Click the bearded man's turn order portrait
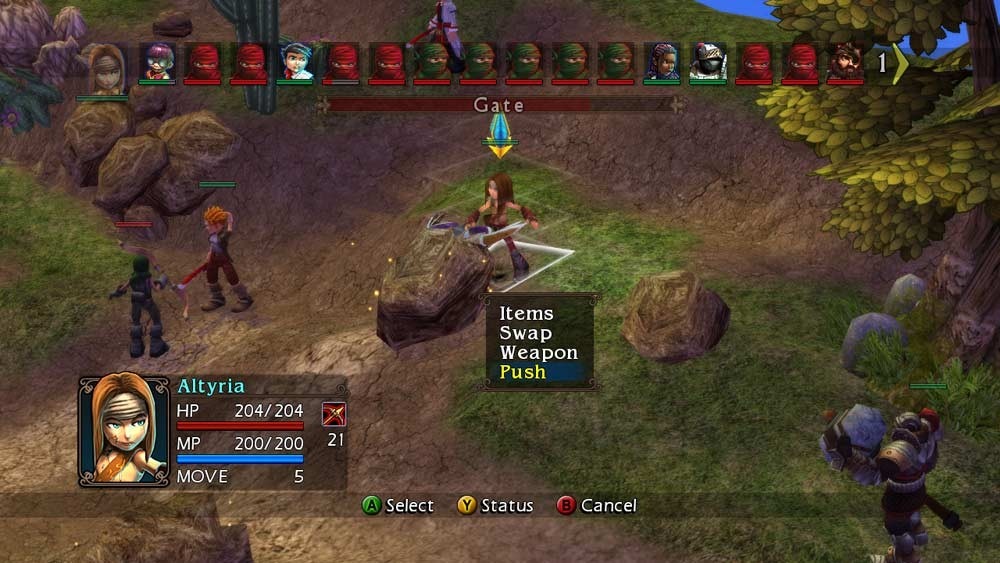The height and width of the screenshot is (563, 1000). [845, 62]
